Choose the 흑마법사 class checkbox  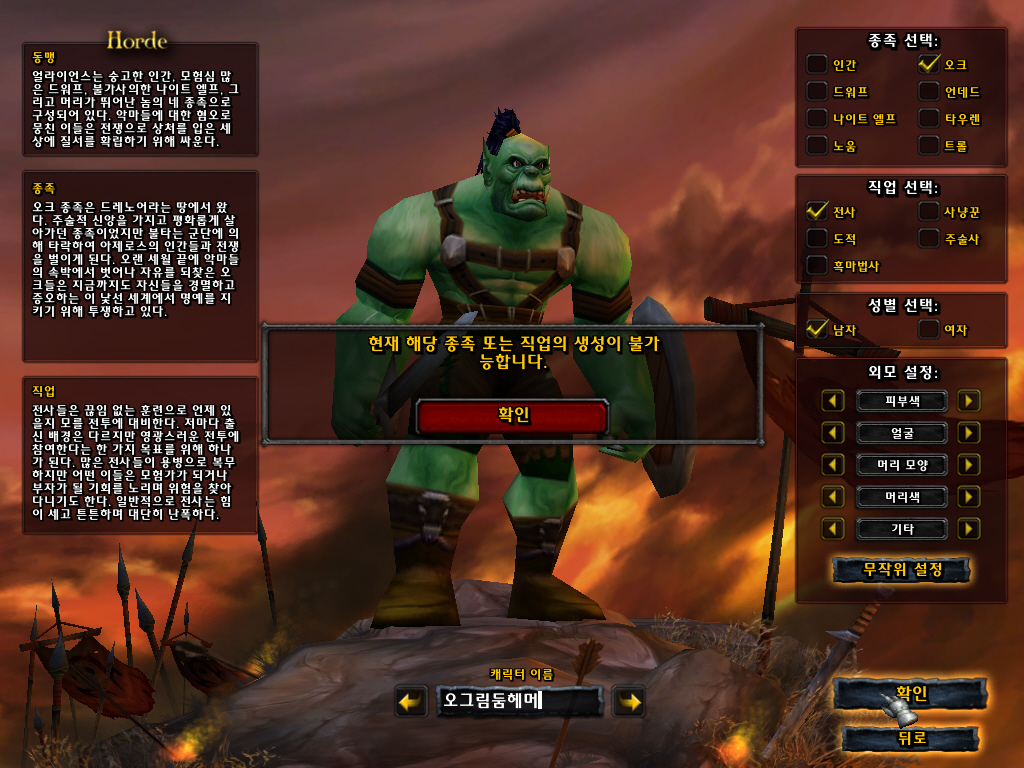click(x=818, y=265)
